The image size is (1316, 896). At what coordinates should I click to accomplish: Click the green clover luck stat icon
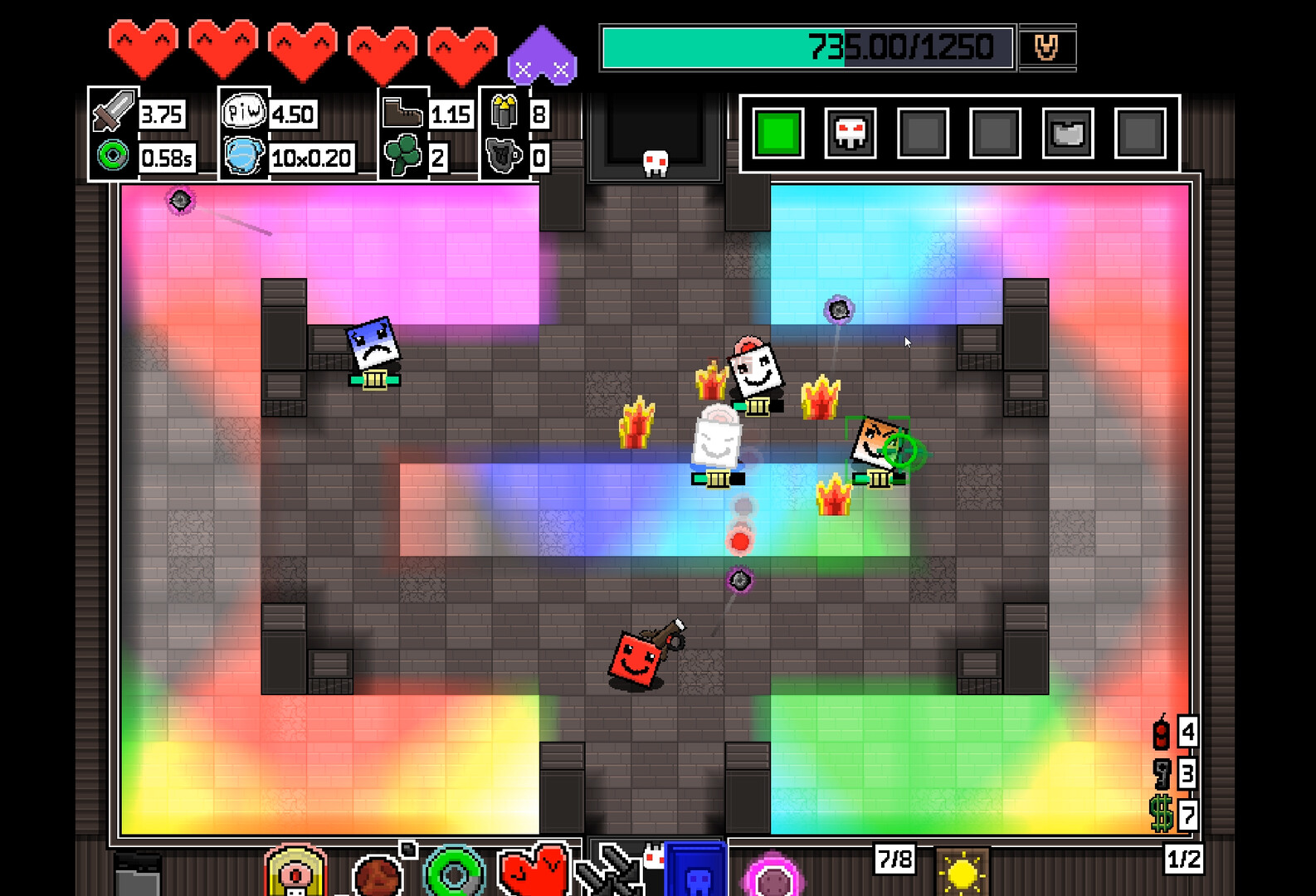(402, 156)
